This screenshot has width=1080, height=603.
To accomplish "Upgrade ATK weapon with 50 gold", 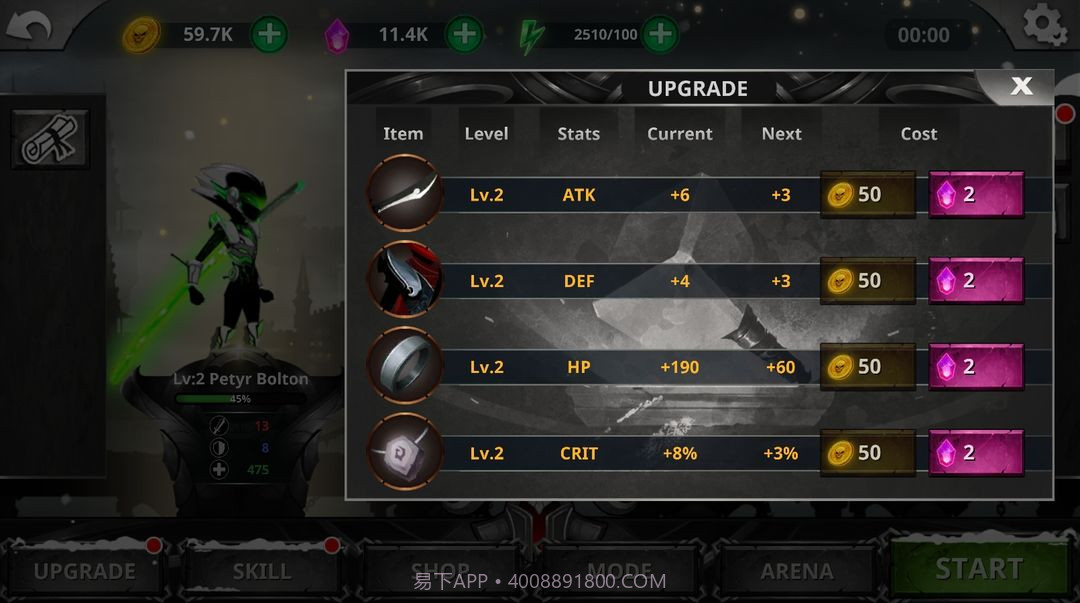I will (867, 195).
